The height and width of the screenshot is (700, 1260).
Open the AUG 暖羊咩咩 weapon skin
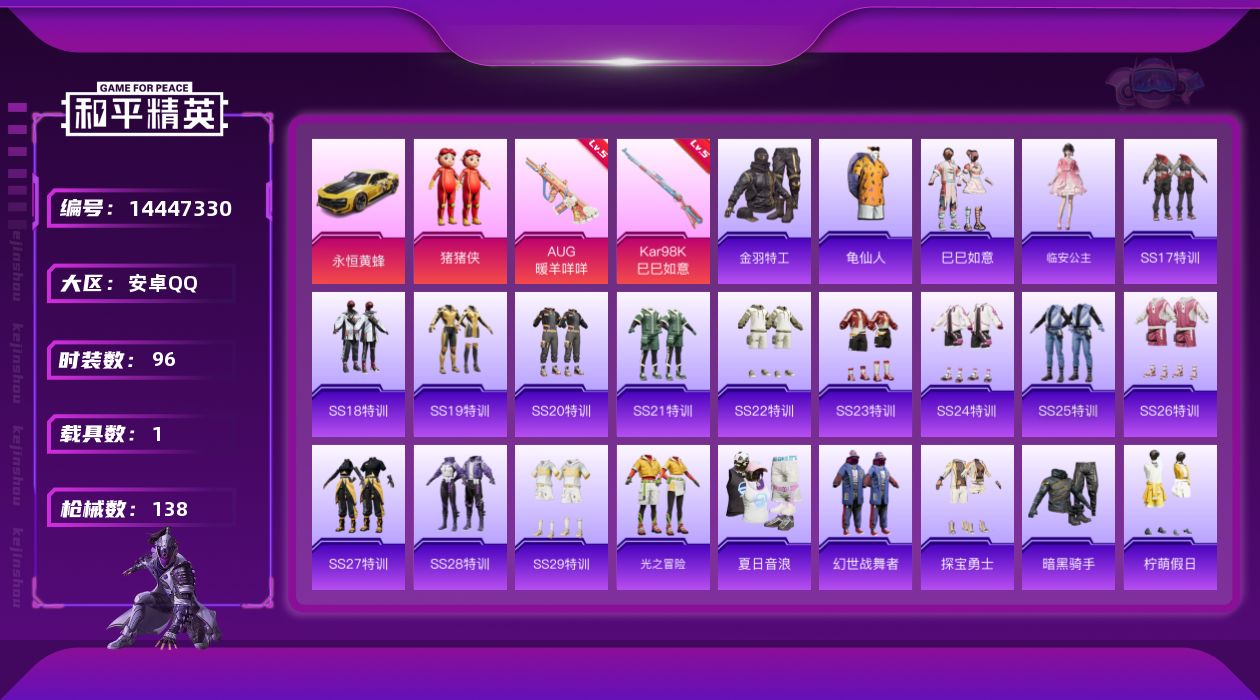(561, 210)
